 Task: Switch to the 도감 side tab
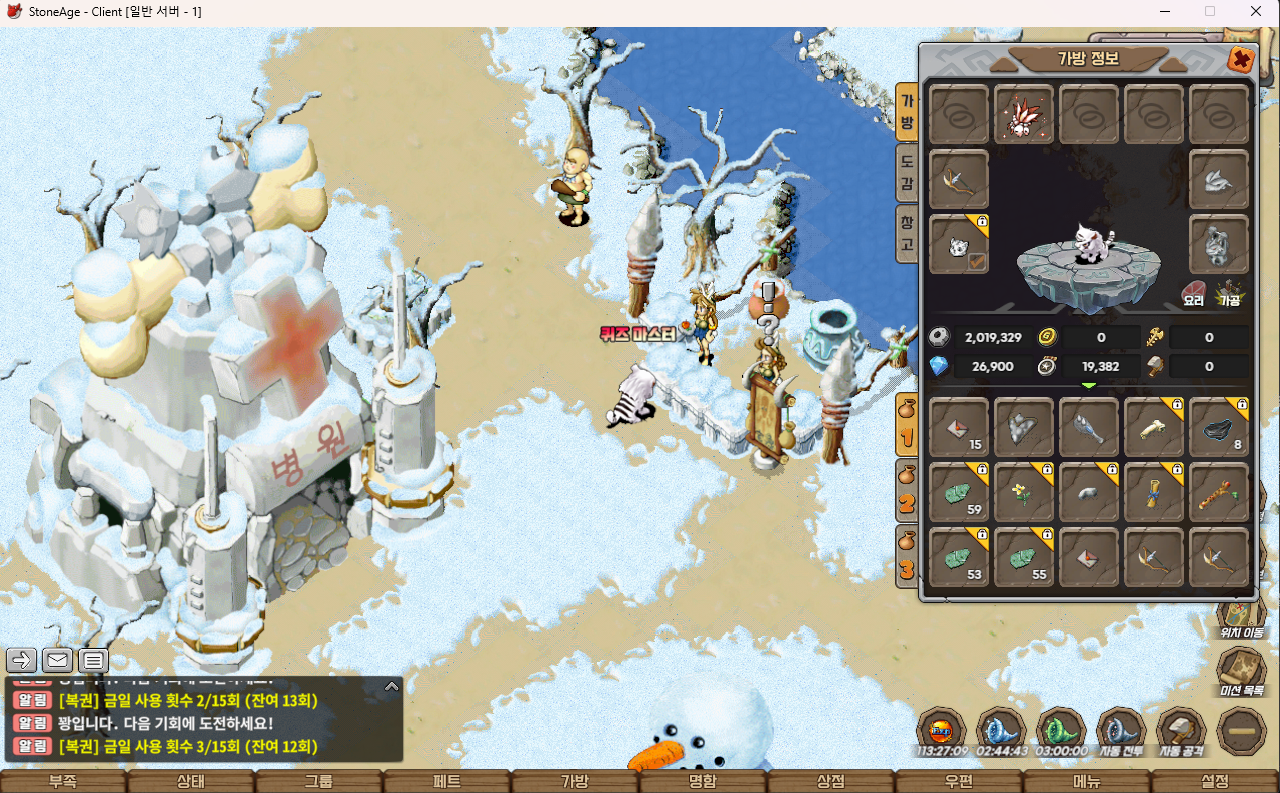tap(906, 171)
